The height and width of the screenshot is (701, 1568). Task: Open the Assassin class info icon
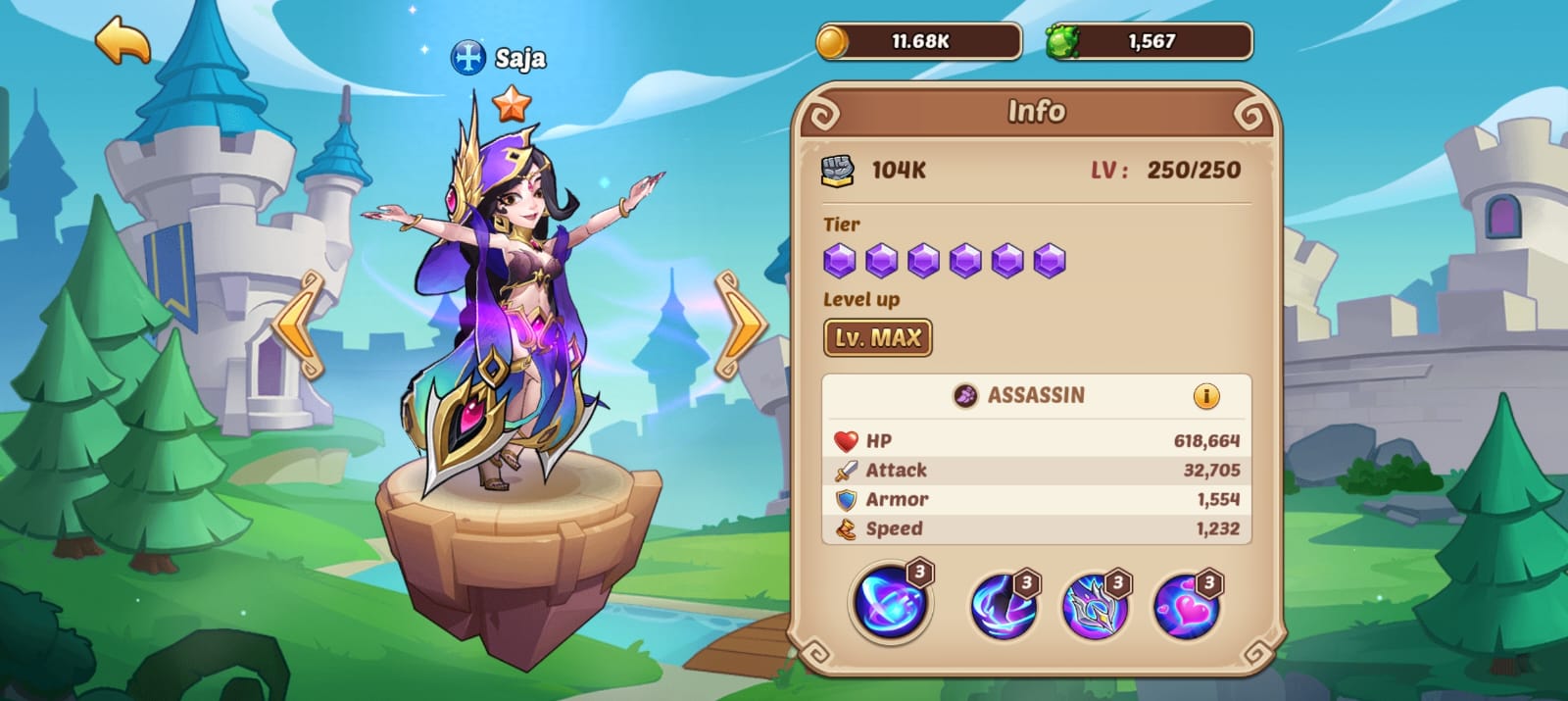(x=1206, y=396)
